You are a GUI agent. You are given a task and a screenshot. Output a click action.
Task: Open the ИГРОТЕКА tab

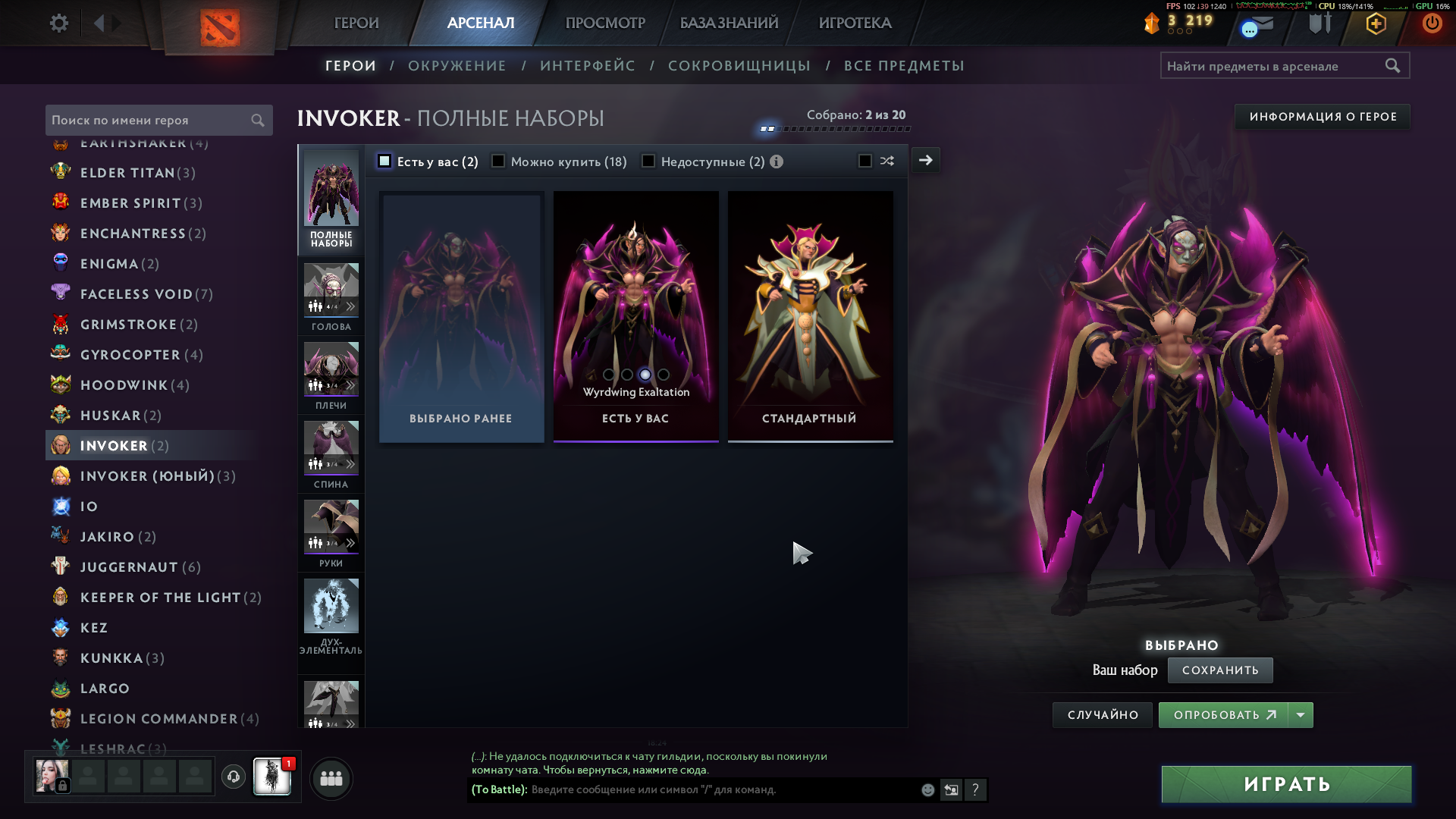coord(855,24)
